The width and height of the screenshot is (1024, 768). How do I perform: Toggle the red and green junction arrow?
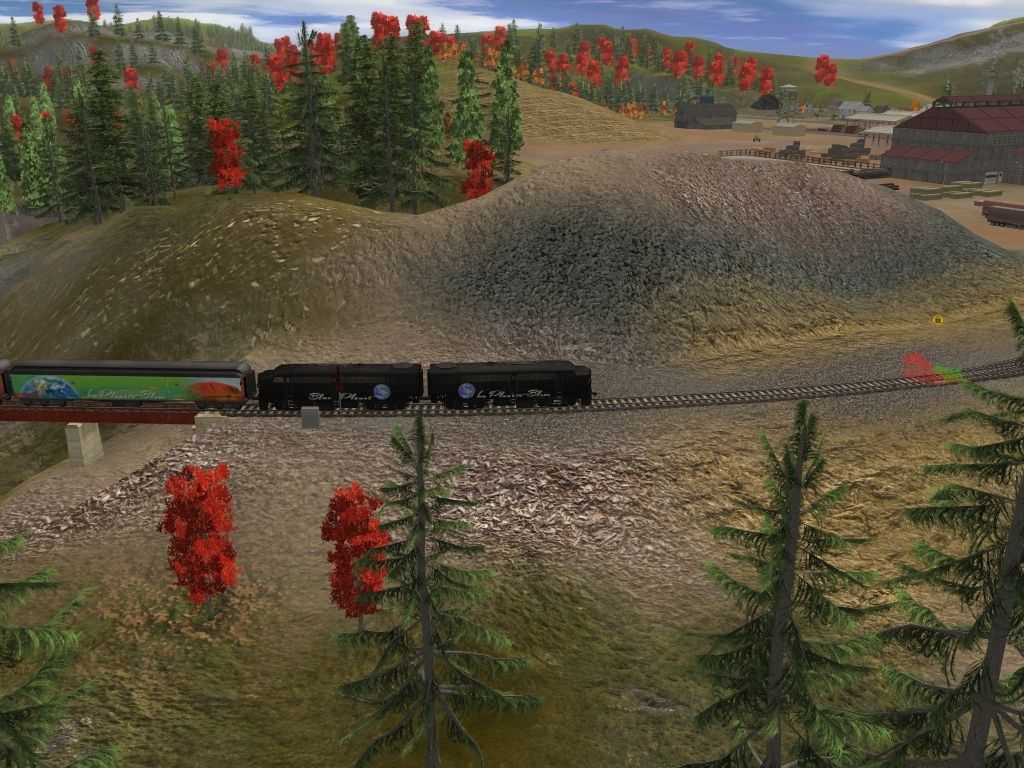[930, 369]
